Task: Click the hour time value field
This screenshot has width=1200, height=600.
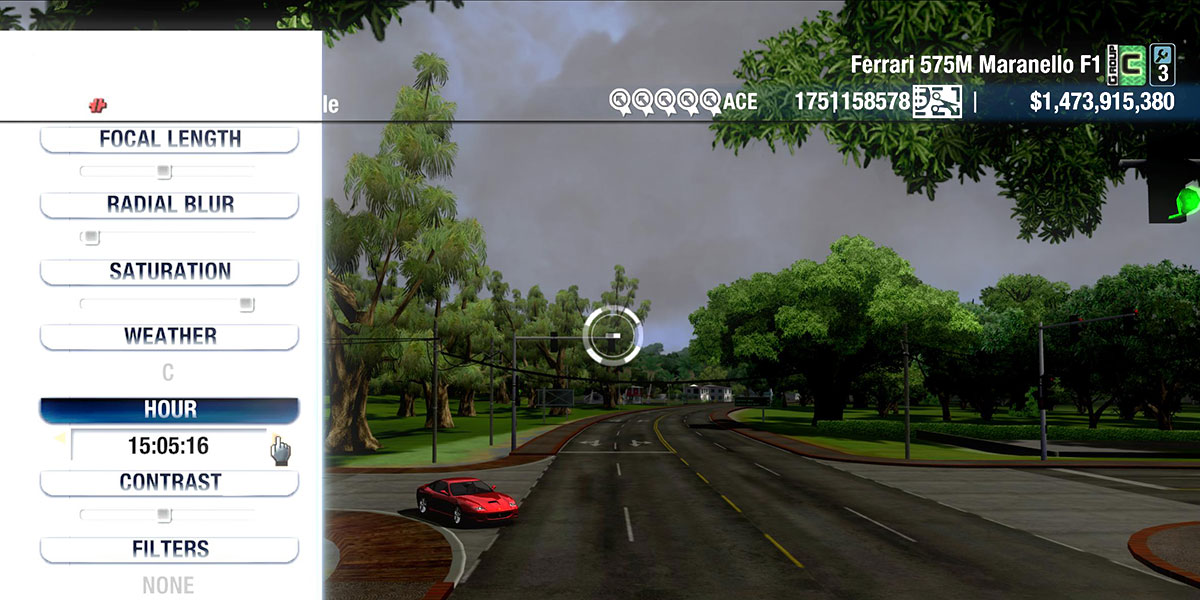Action: [168, 446]
